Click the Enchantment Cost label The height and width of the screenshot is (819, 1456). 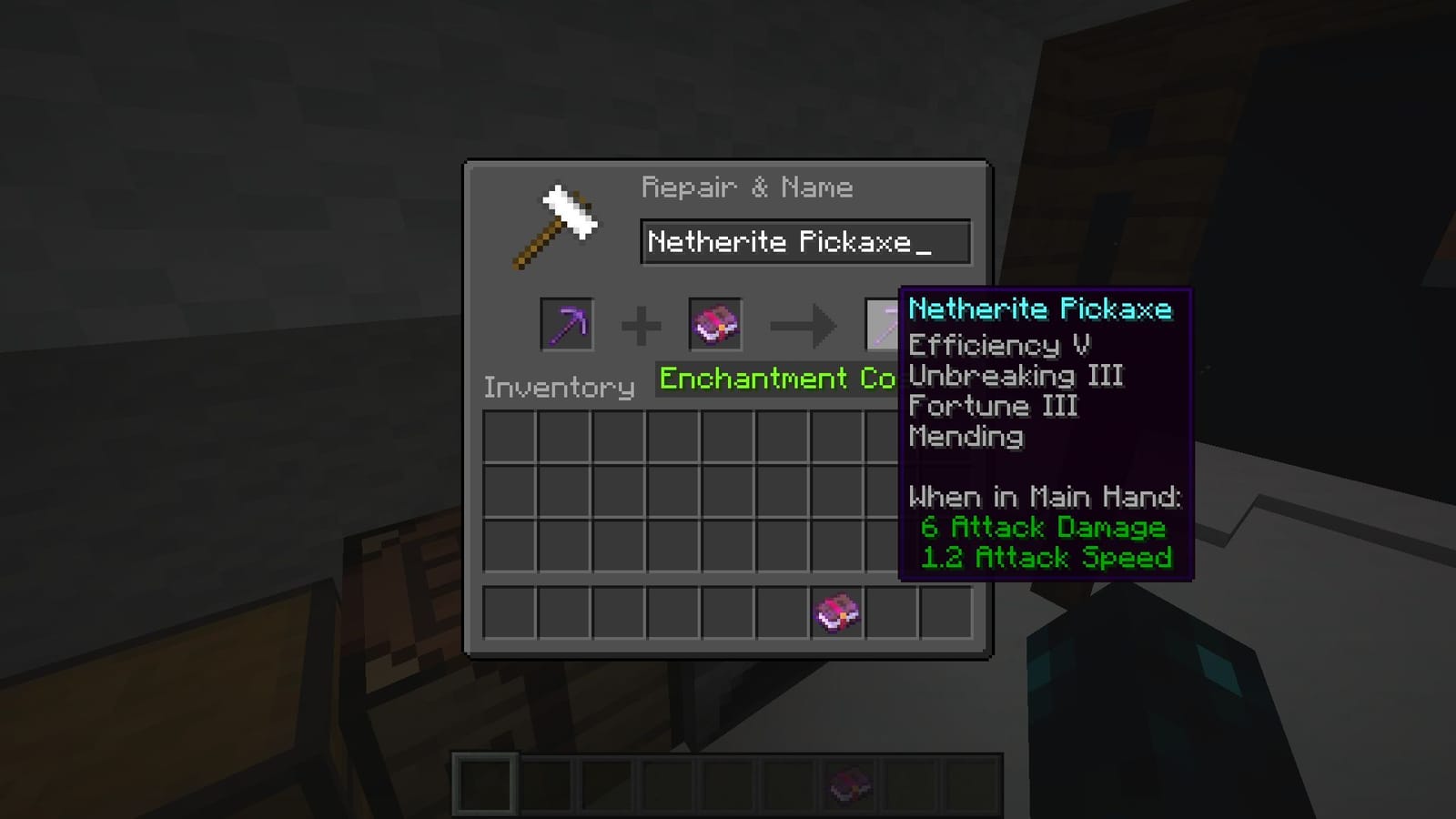pos(778,379)
